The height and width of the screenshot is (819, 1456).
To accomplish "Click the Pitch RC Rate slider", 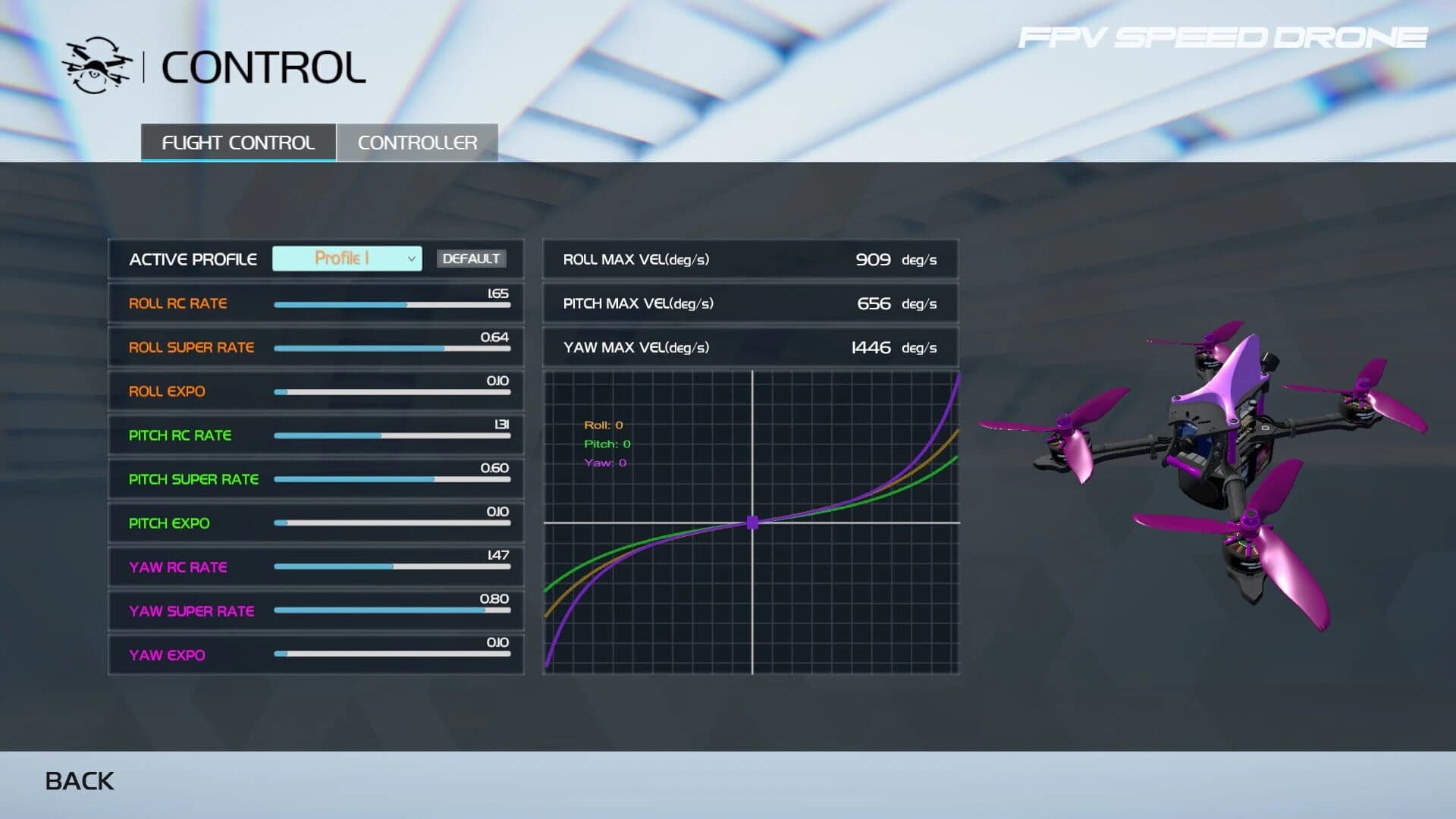I will [392, 436].
